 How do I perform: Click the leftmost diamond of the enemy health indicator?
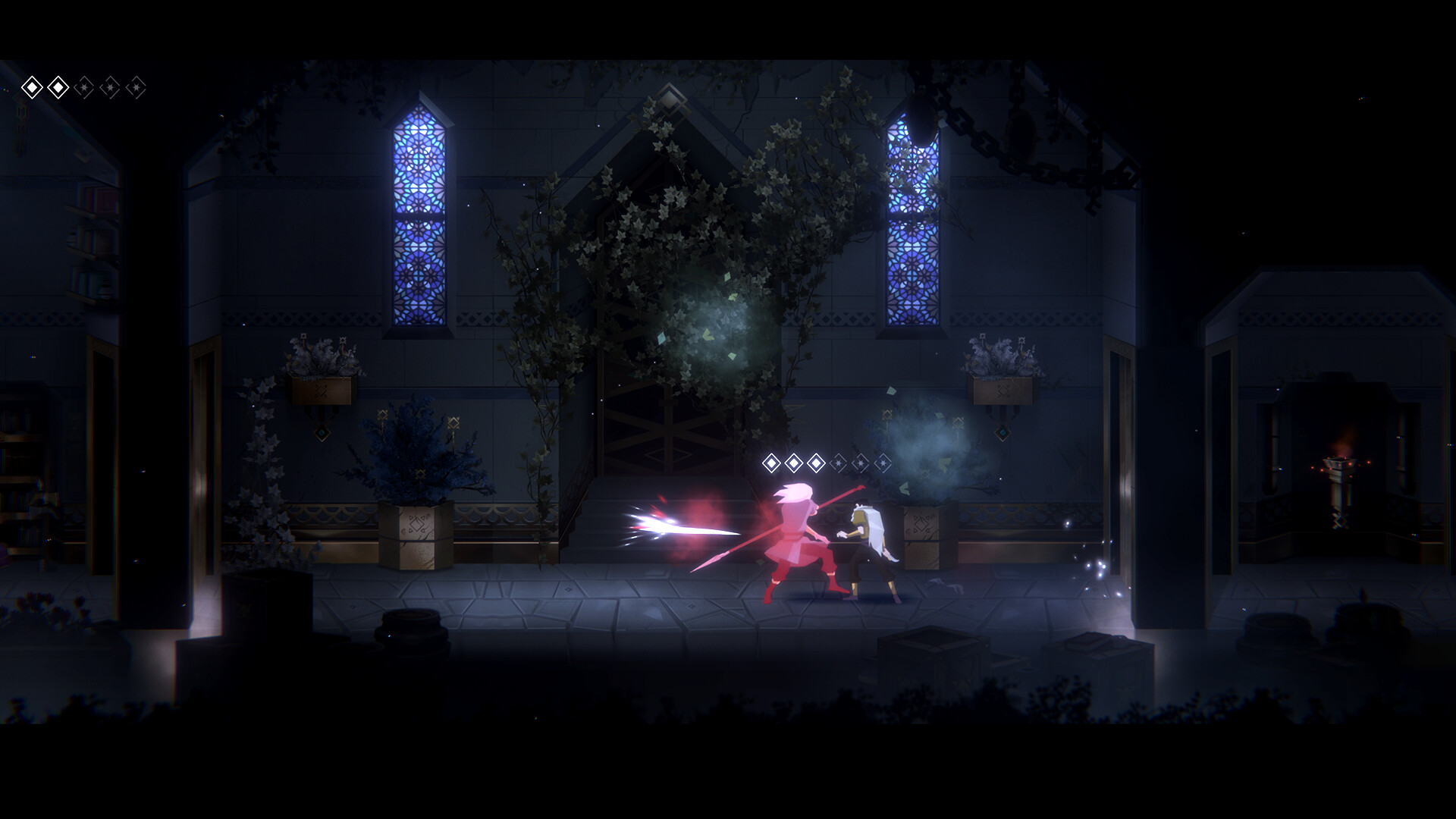click(771, 463)
